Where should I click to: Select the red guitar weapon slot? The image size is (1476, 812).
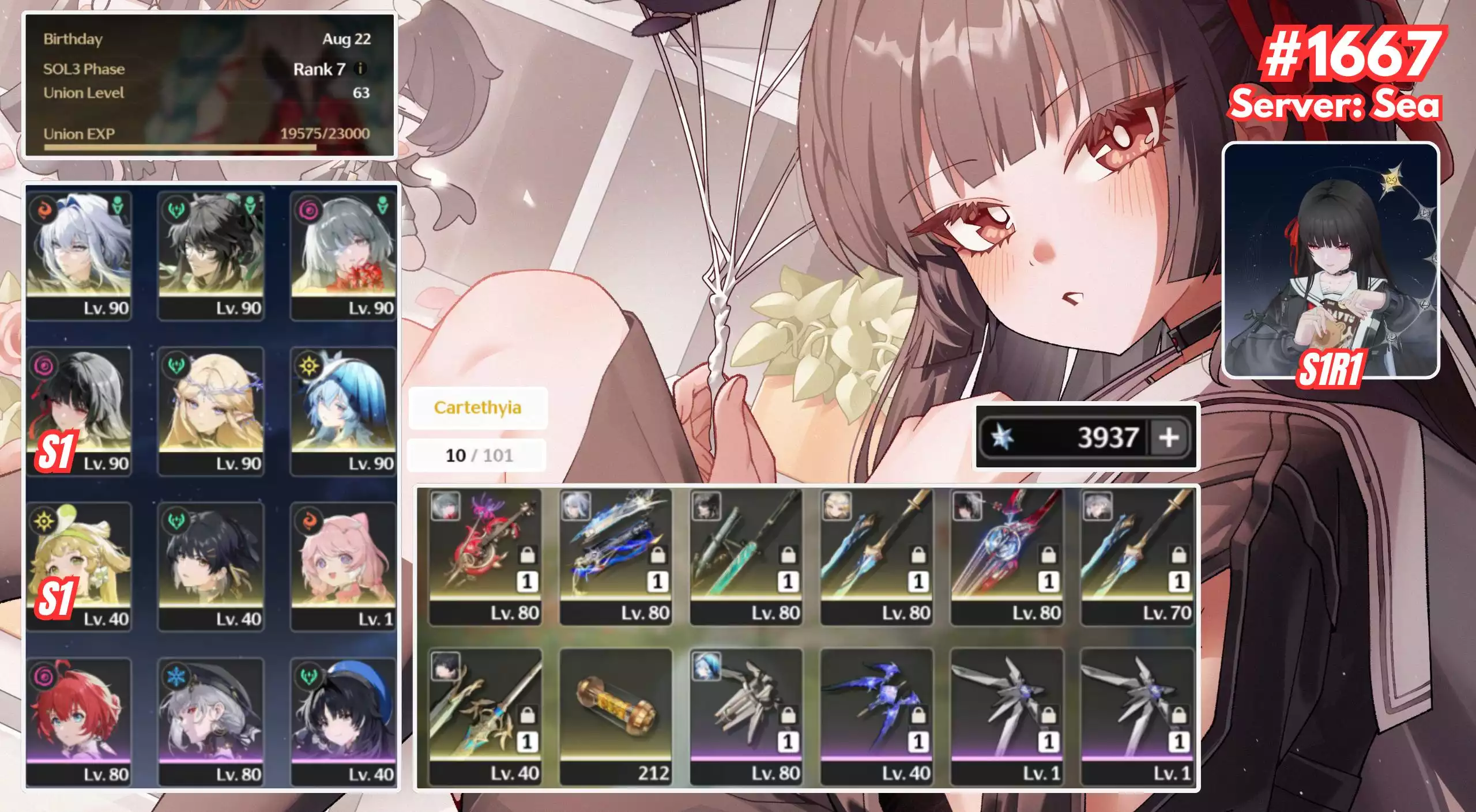point(485,556)
